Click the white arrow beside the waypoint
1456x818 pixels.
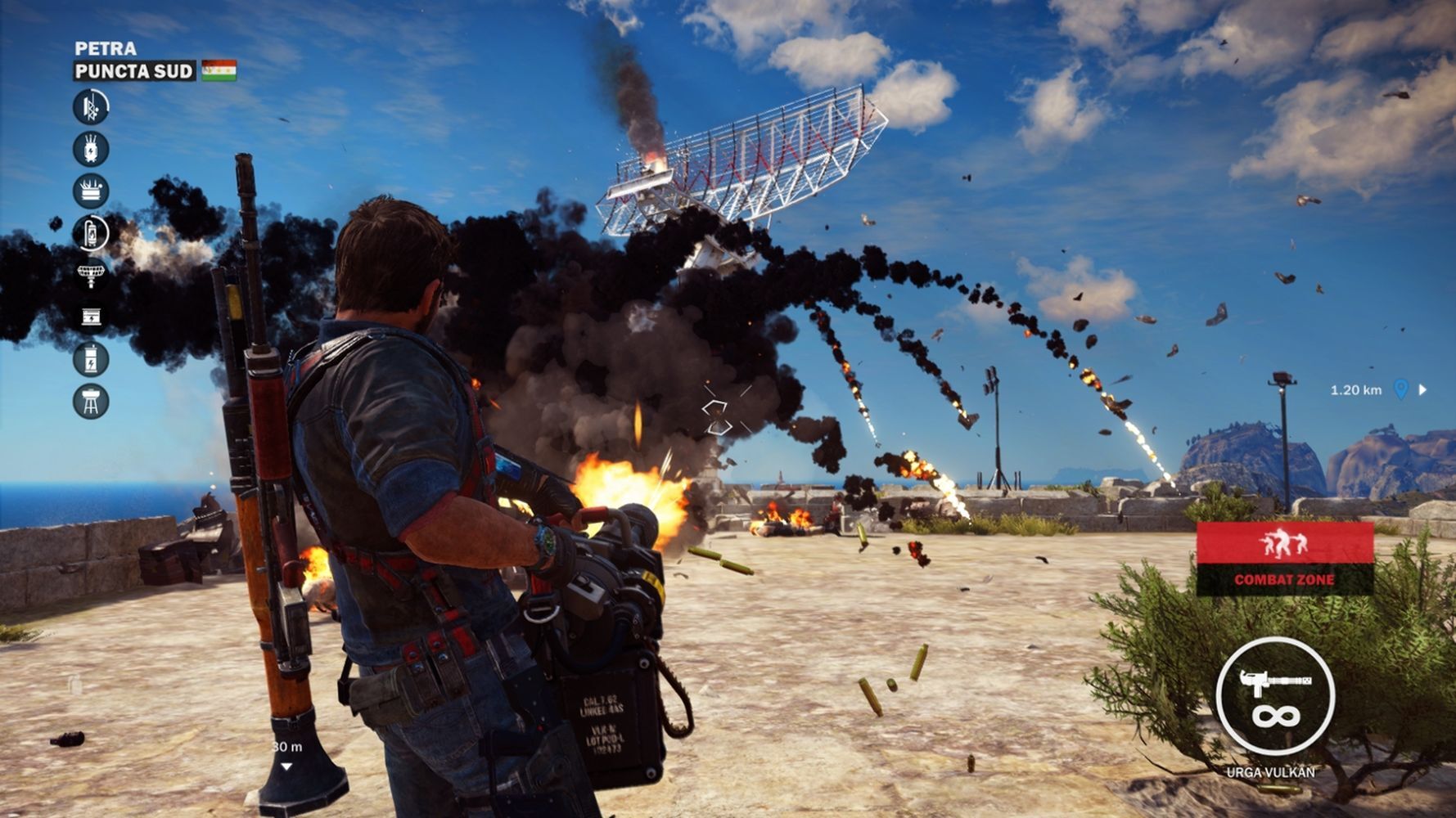click(x=1422, y=389)
